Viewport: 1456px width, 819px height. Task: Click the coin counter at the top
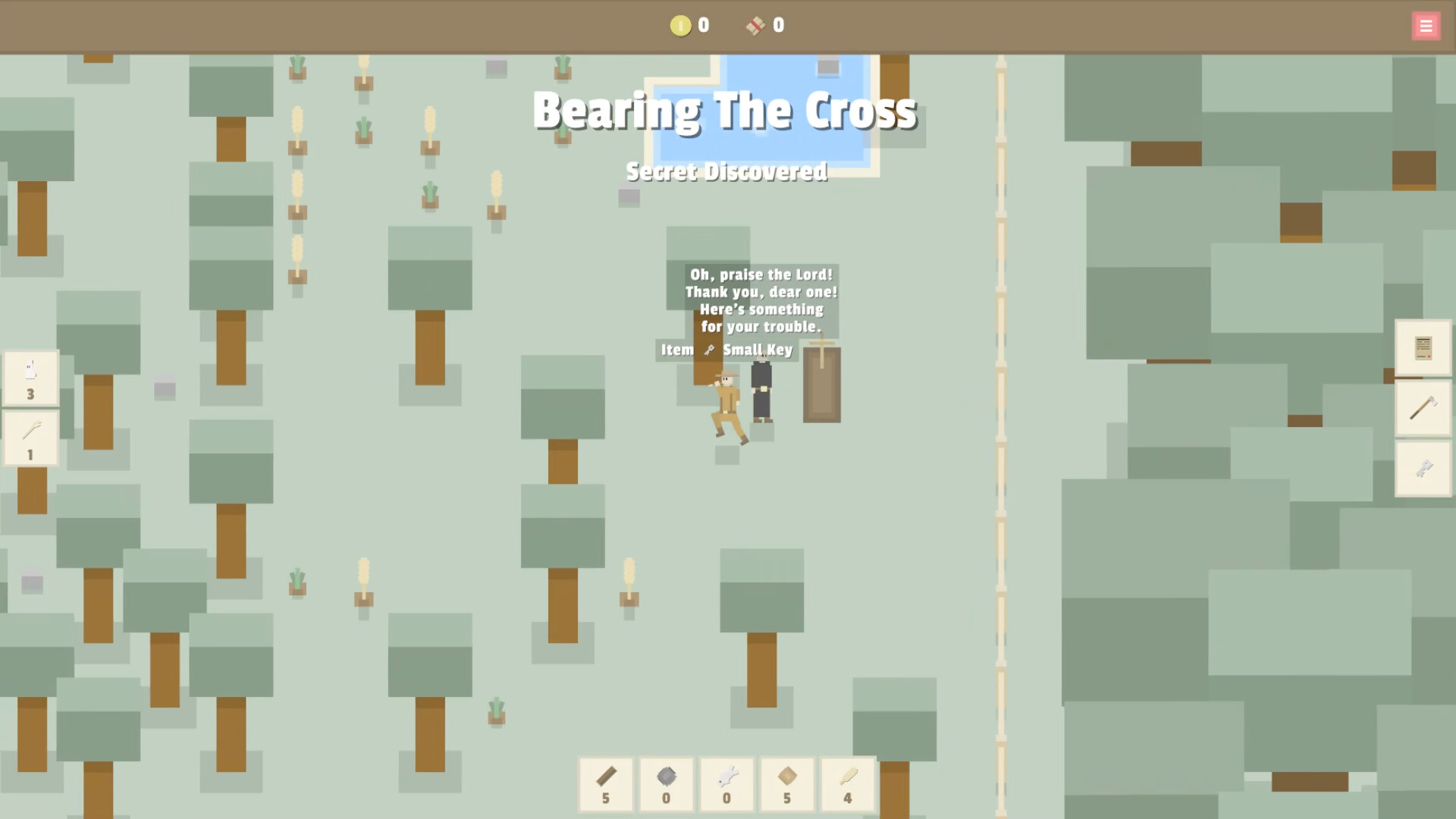coord(690,25)
